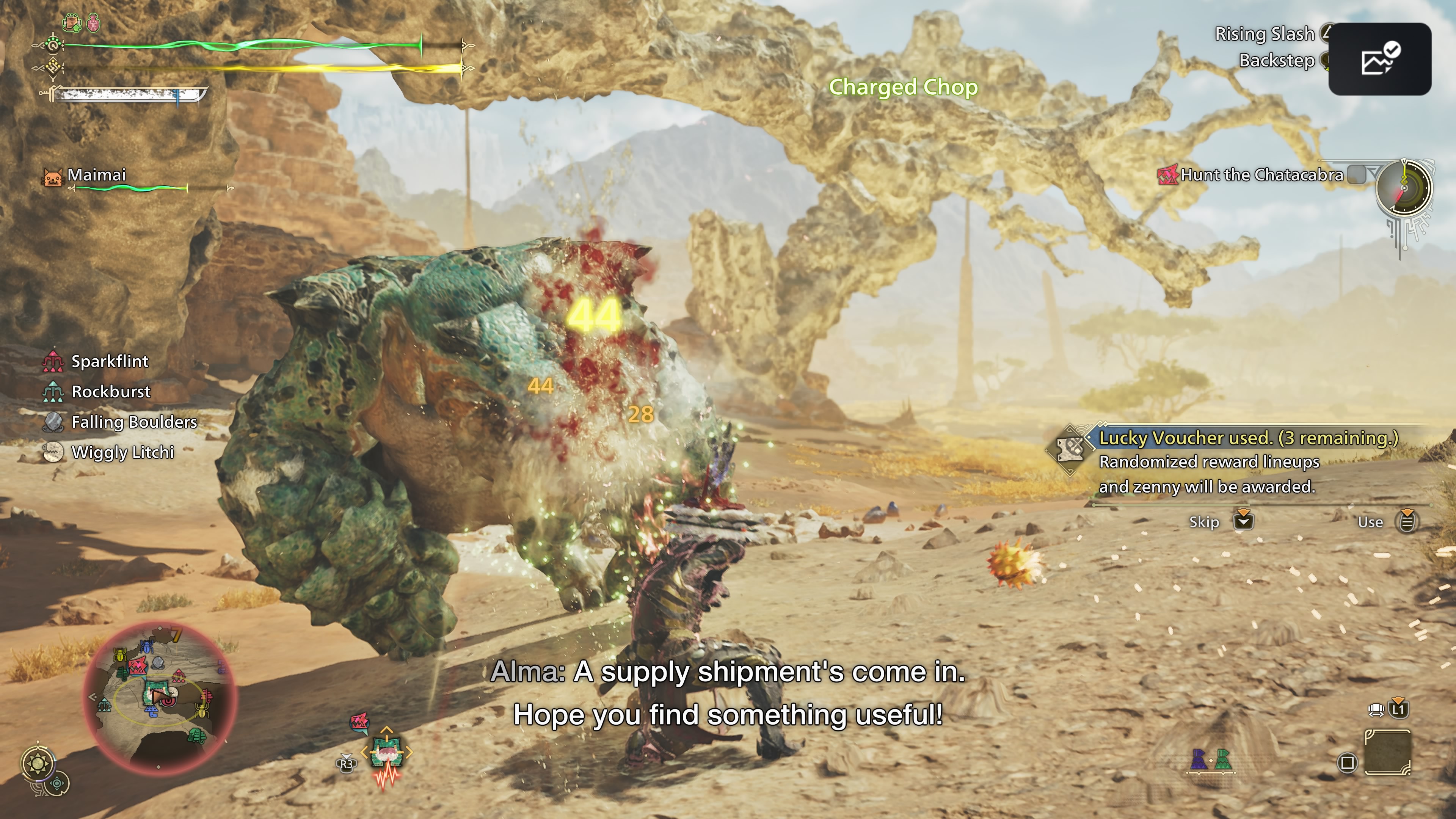Select the empty item slot box

click(x=1387, y=752)
